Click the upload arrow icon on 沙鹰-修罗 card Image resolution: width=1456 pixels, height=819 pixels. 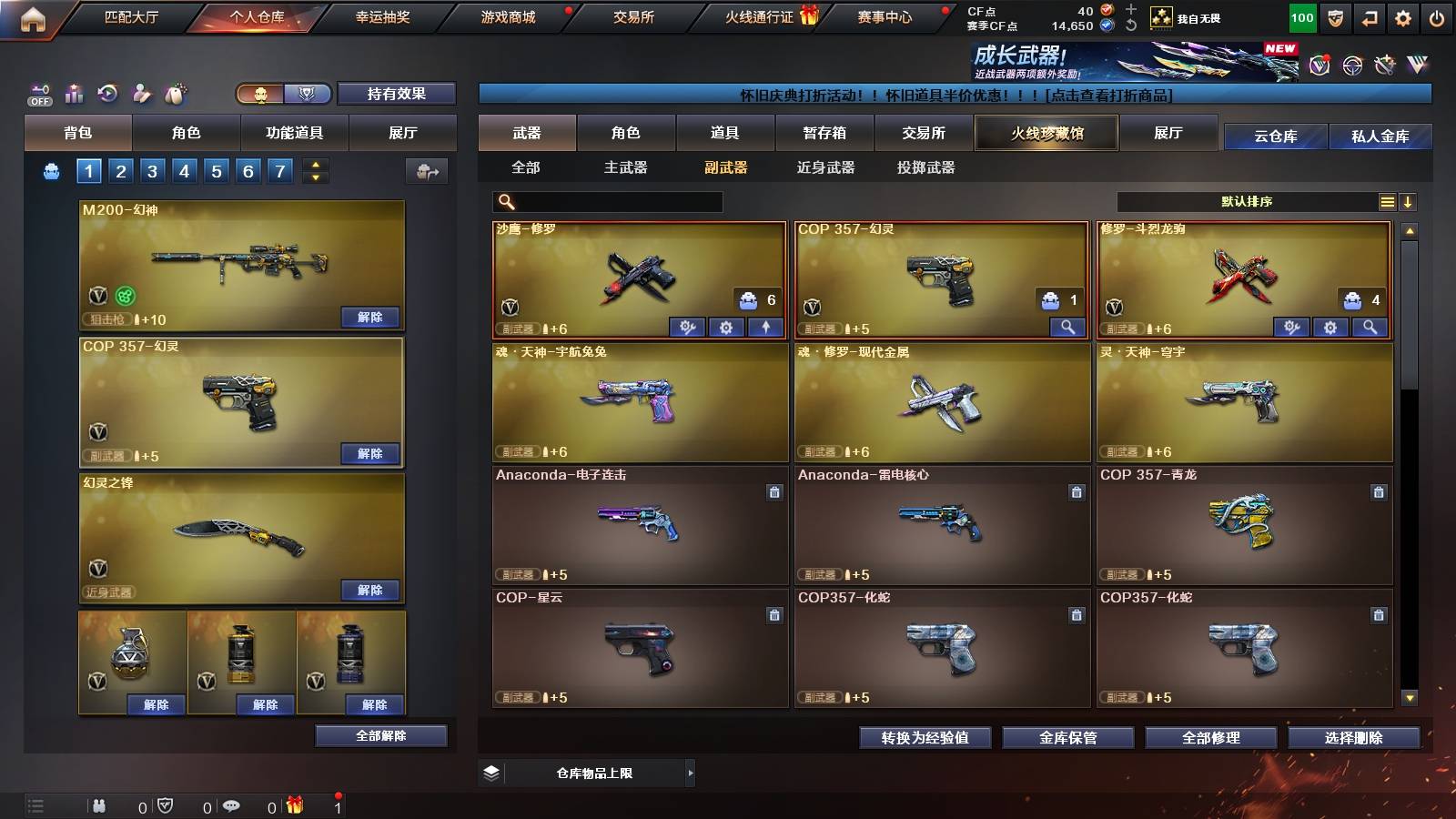765,326
